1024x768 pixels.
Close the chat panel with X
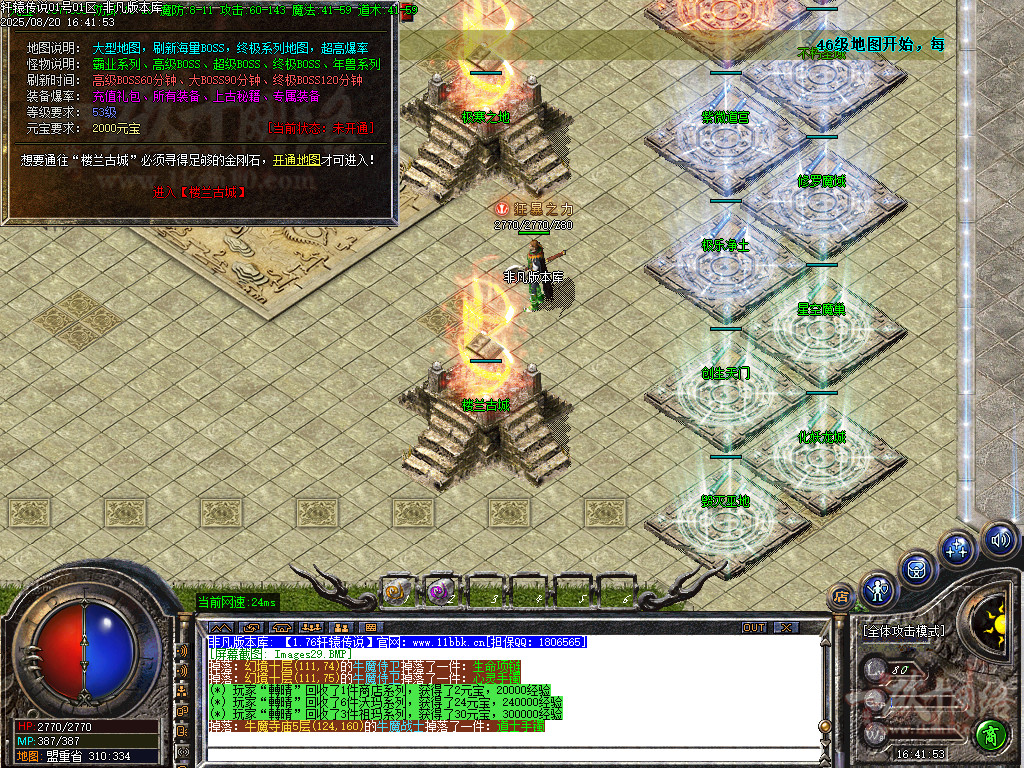tap(786, 627)
